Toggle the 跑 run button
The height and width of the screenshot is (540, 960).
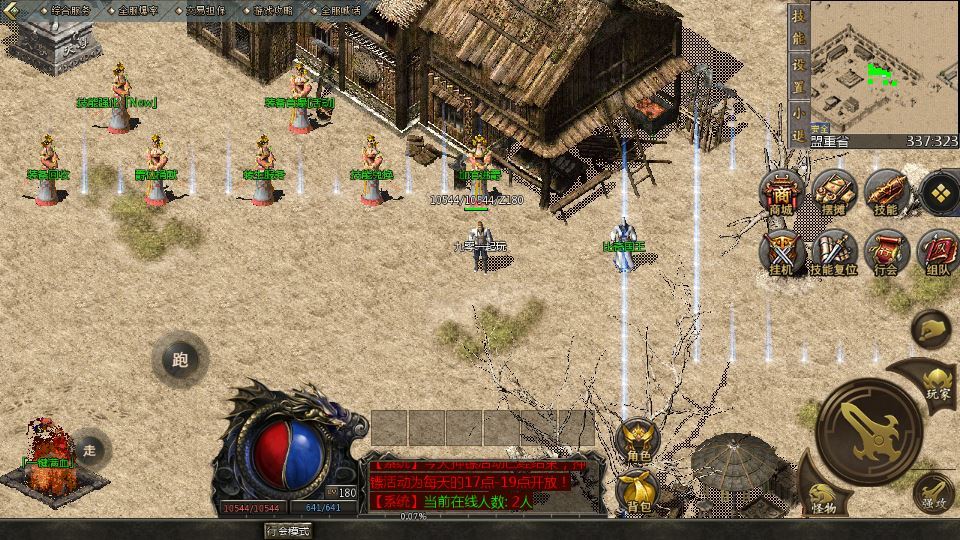(180, 360)
